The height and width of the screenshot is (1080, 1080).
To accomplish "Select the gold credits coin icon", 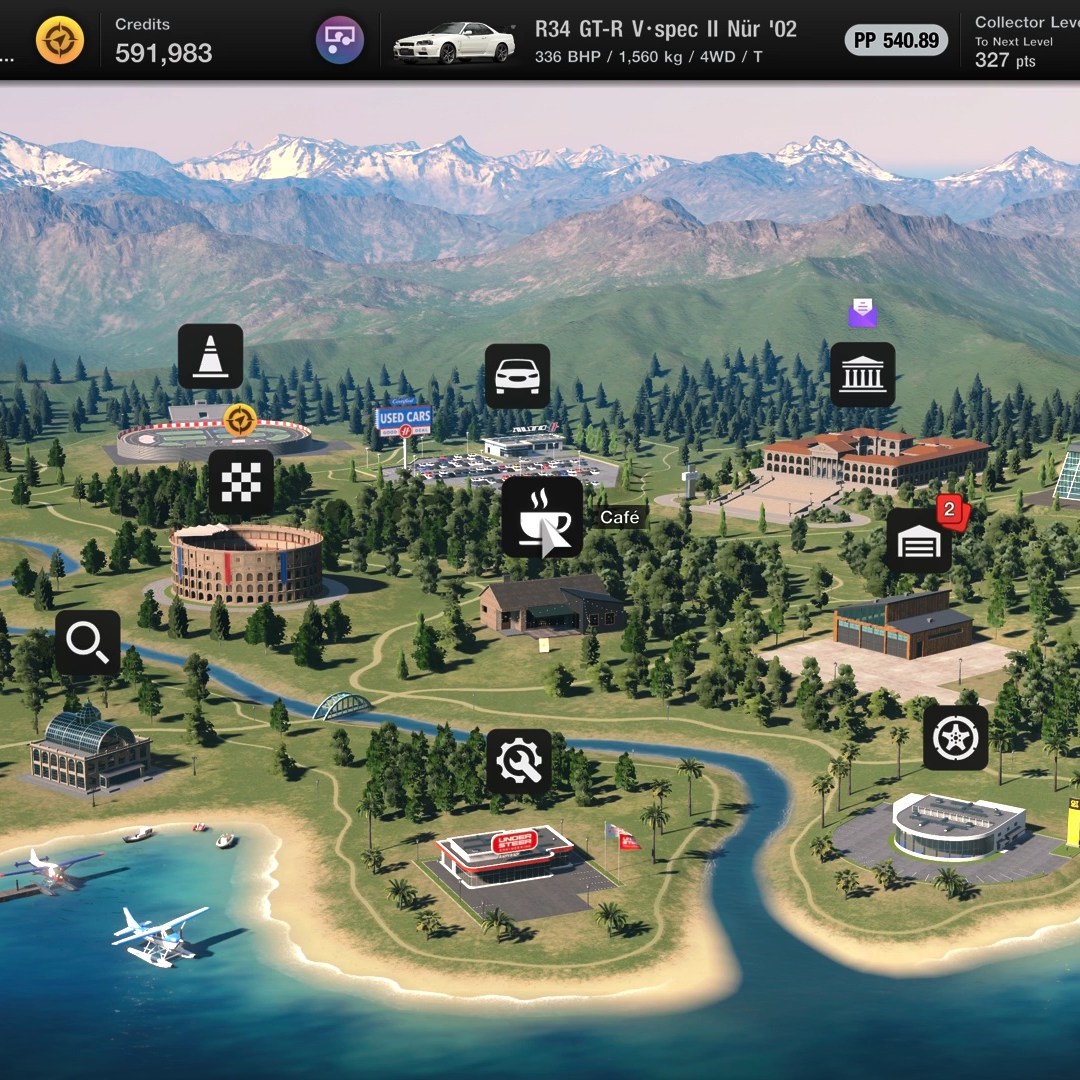I will tap(60, 41).
